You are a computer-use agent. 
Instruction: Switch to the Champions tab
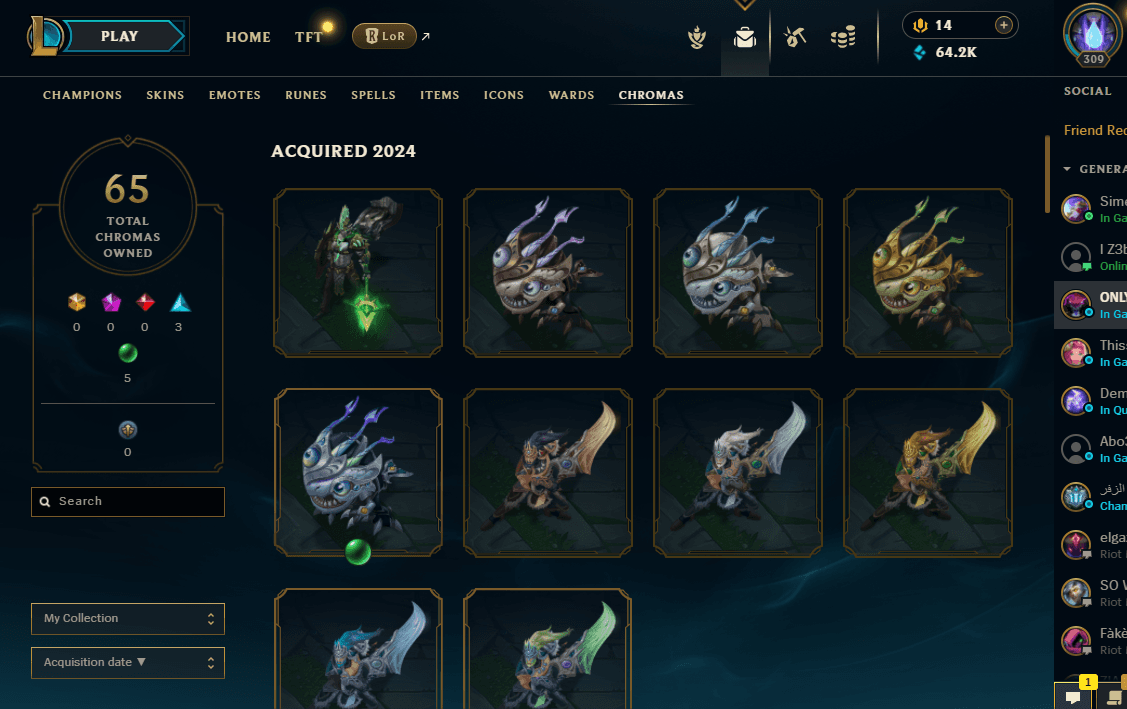coord(82,95)
